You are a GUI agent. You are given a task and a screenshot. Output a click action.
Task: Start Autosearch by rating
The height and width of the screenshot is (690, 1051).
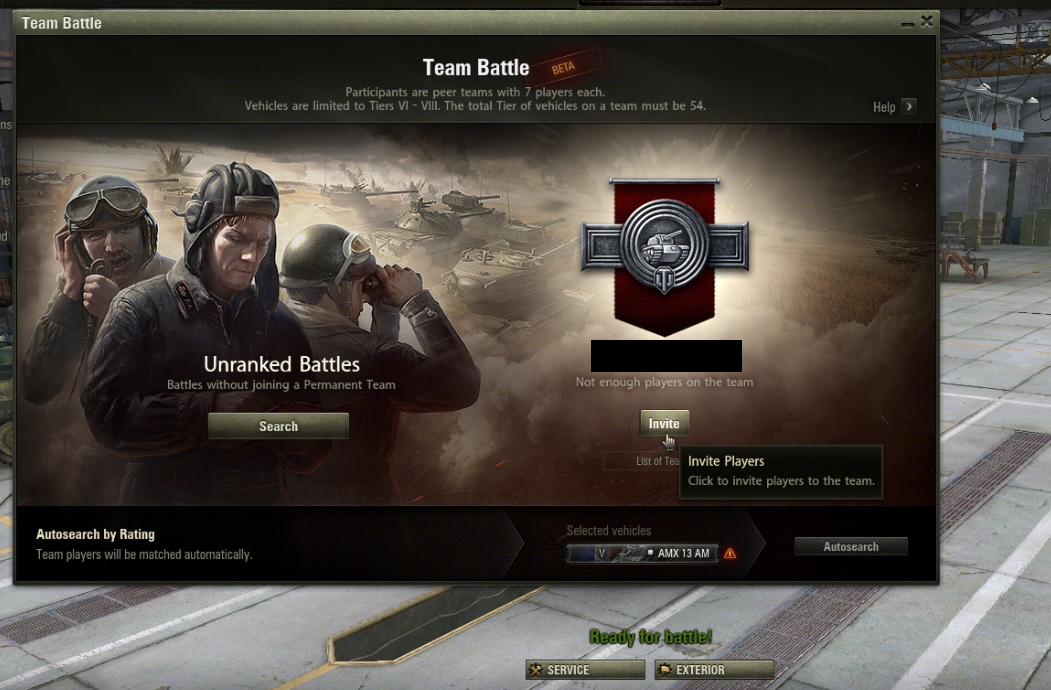pos(851,547)
